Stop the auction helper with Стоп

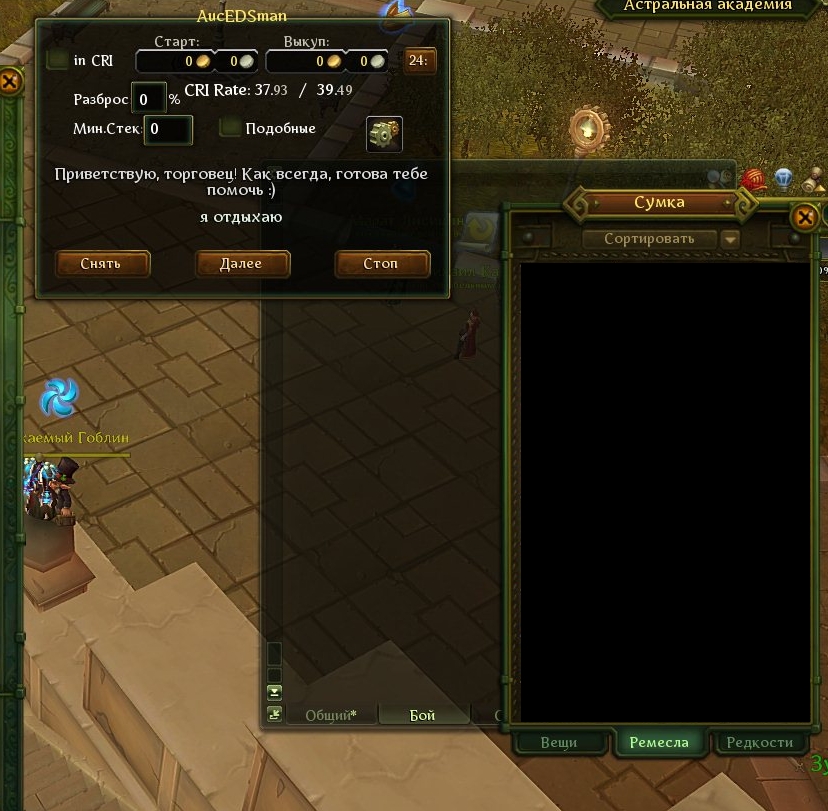(x=382, y=264)
